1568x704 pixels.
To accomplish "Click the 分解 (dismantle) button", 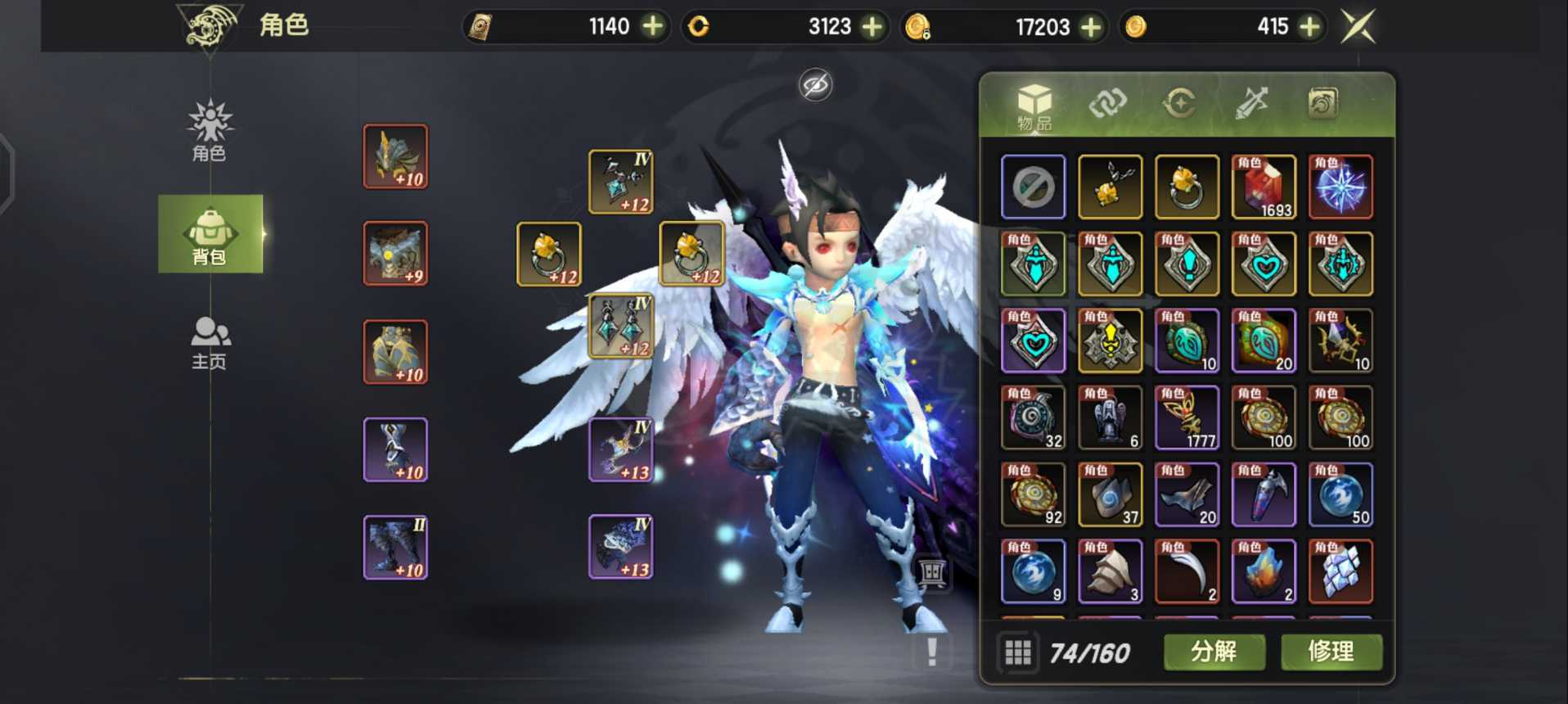I will pyautogui.click(x=1214, y=652).
